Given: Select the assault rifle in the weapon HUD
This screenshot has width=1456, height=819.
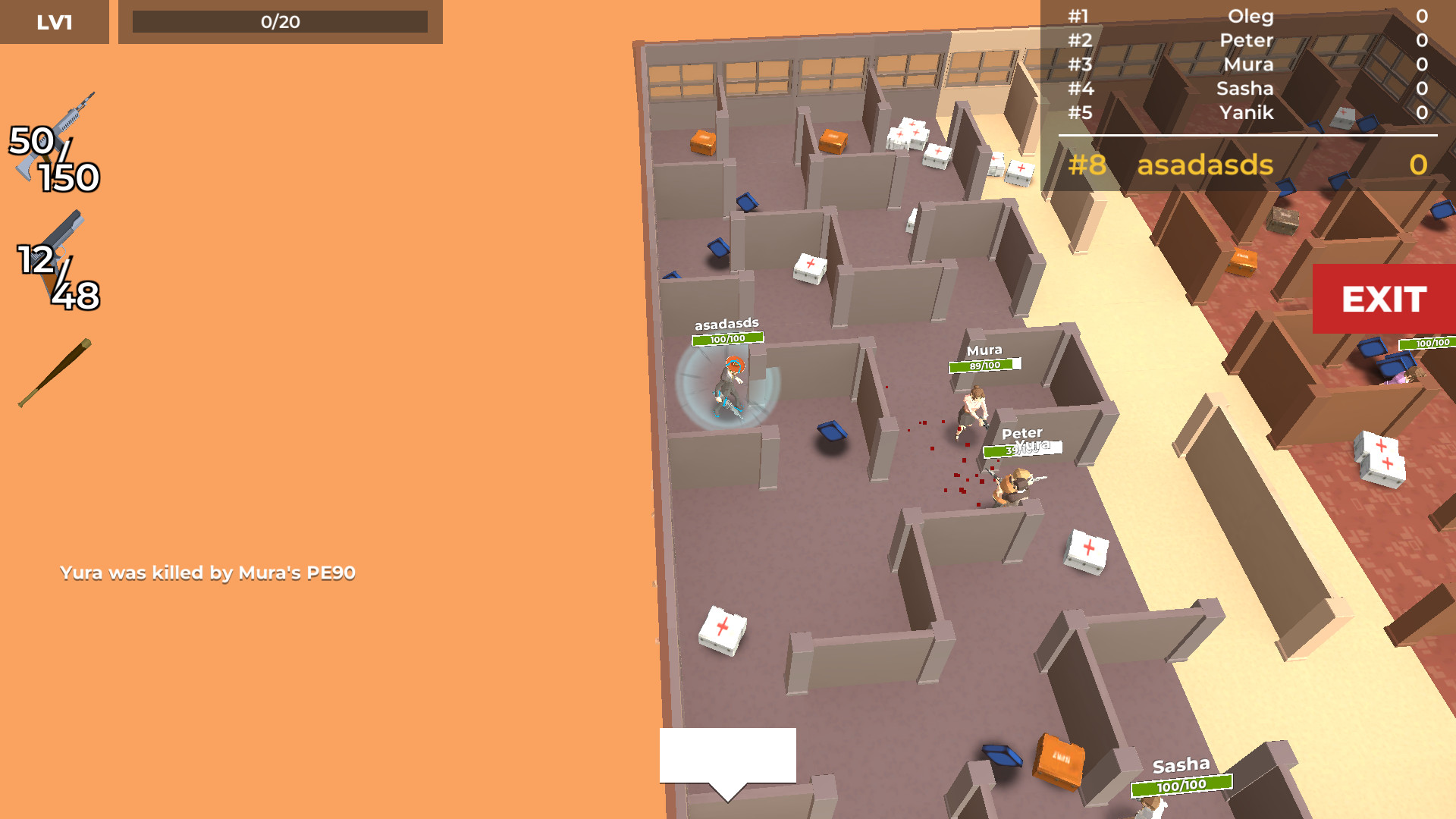Looking at the screenshot, I should [57, 133].
